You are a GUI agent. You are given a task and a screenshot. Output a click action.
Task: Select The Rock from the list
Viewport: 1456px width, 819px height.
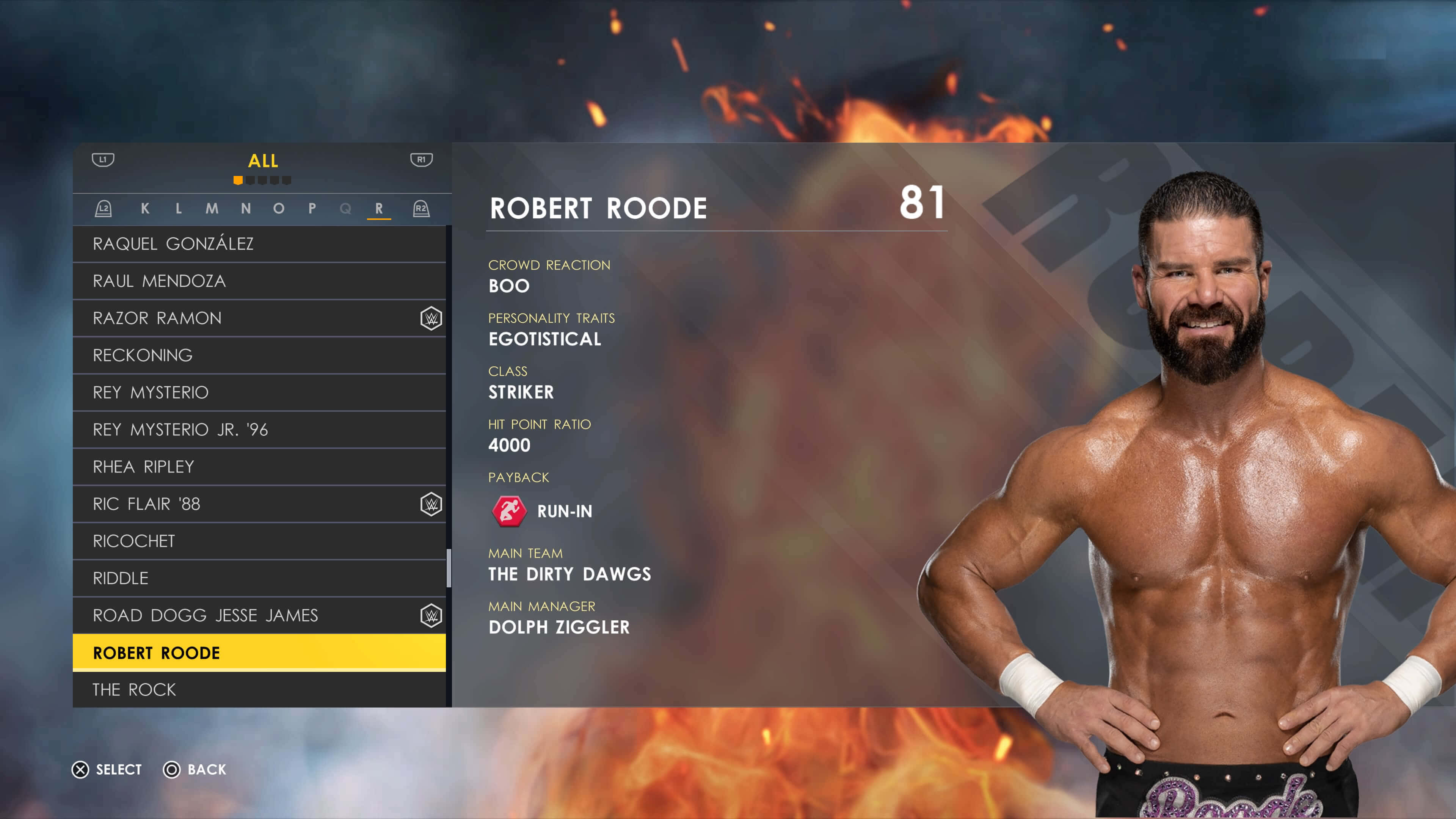[x=259, y=690]
